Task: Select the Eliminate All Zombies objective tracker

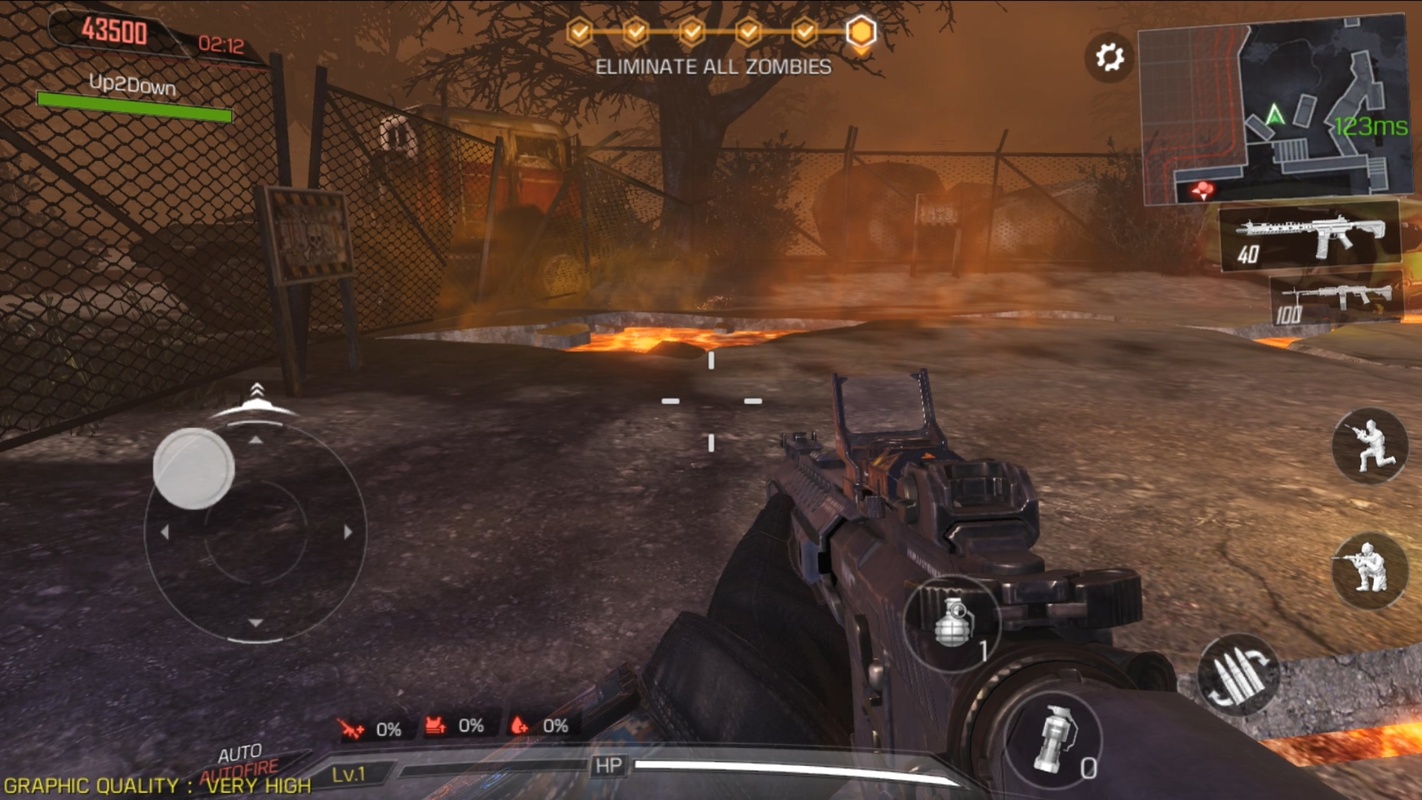Action: pos(713,67)
